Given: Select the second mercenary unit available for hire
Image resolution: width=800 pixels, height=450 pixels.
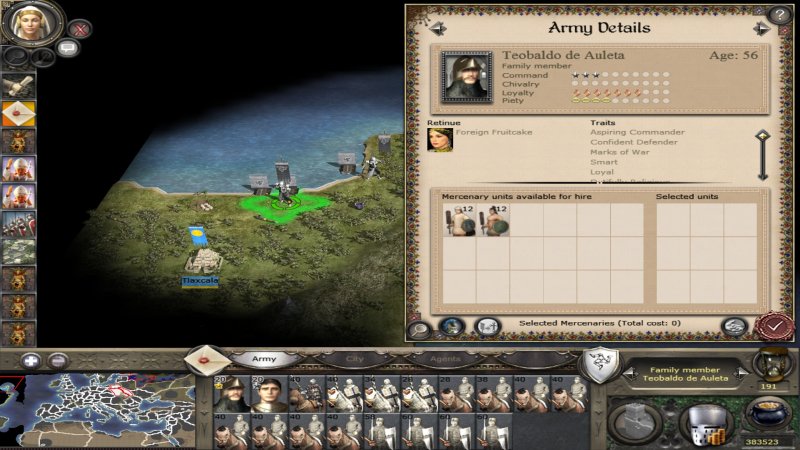Looking at the screenshot, I should click(493, 221).
